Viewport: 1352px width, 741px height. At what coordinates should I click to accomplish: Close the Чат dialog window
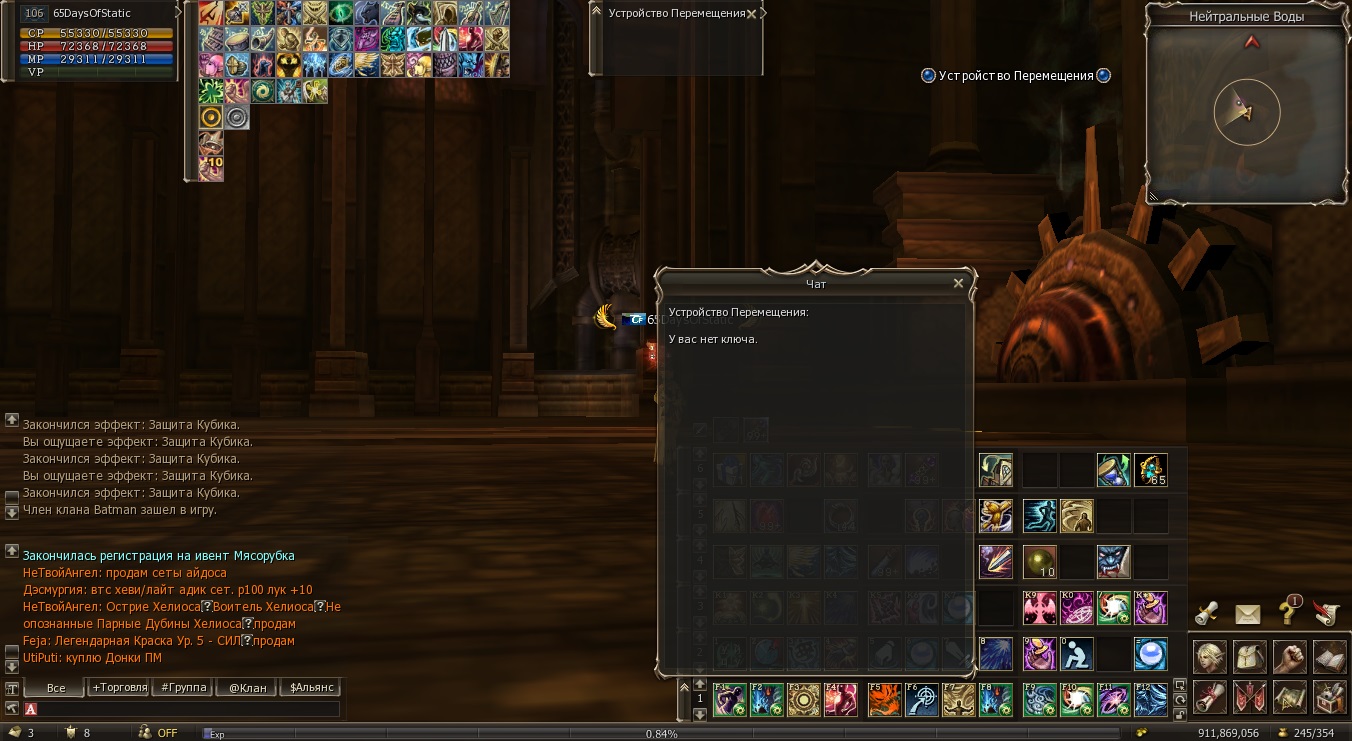tap(958, 283)
